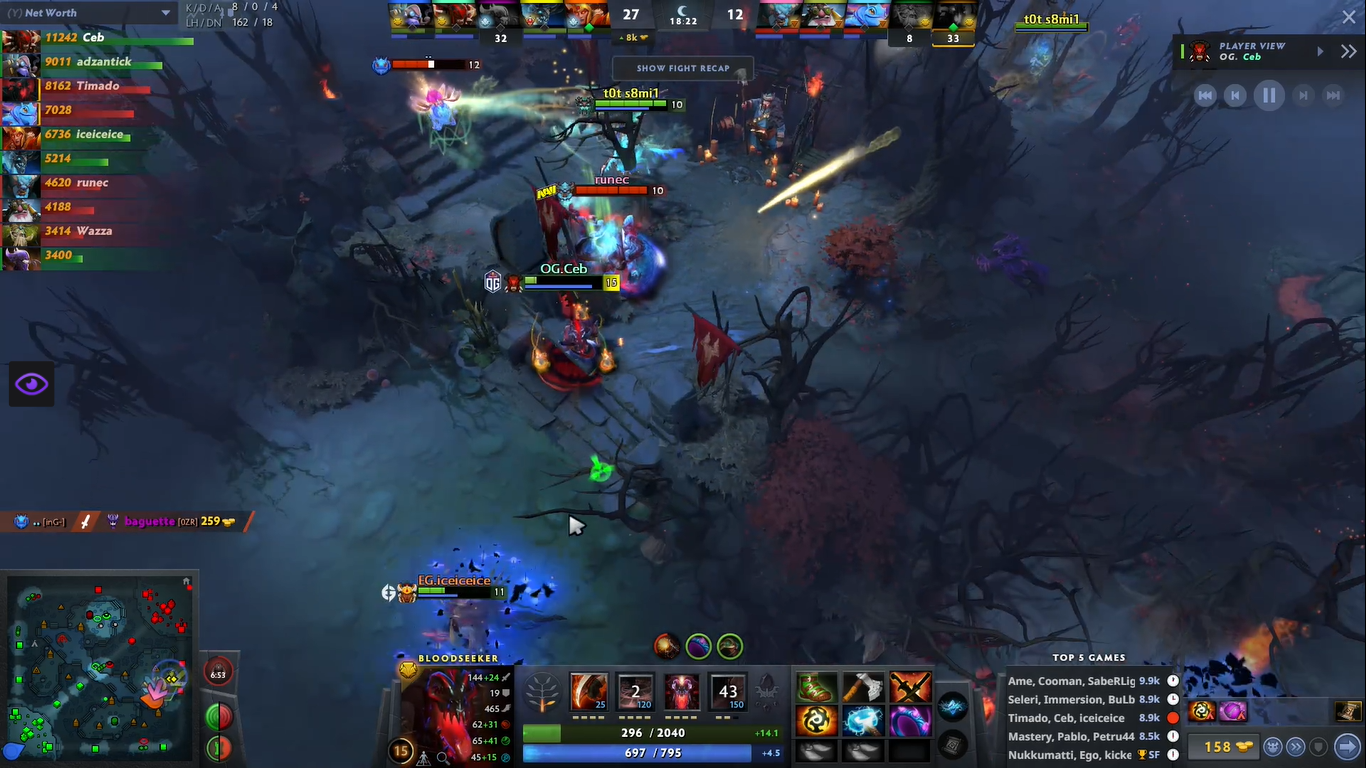Select the courier button
This screenshot has height=768, width=1366.
click(x=1272, y=747)
